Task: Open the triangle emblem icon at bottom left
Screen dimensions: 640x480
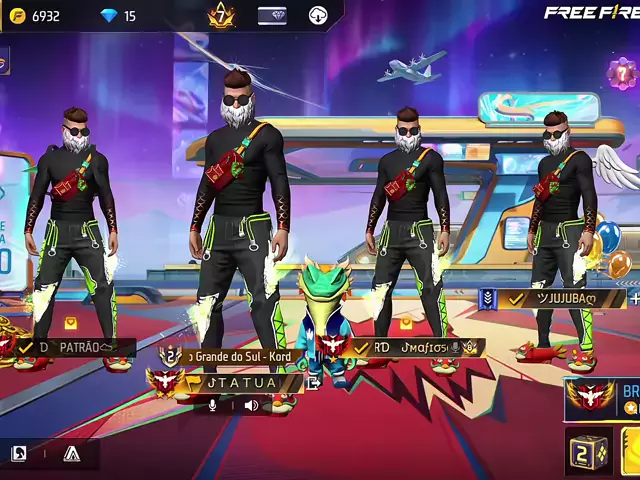Action: (71, 454)
